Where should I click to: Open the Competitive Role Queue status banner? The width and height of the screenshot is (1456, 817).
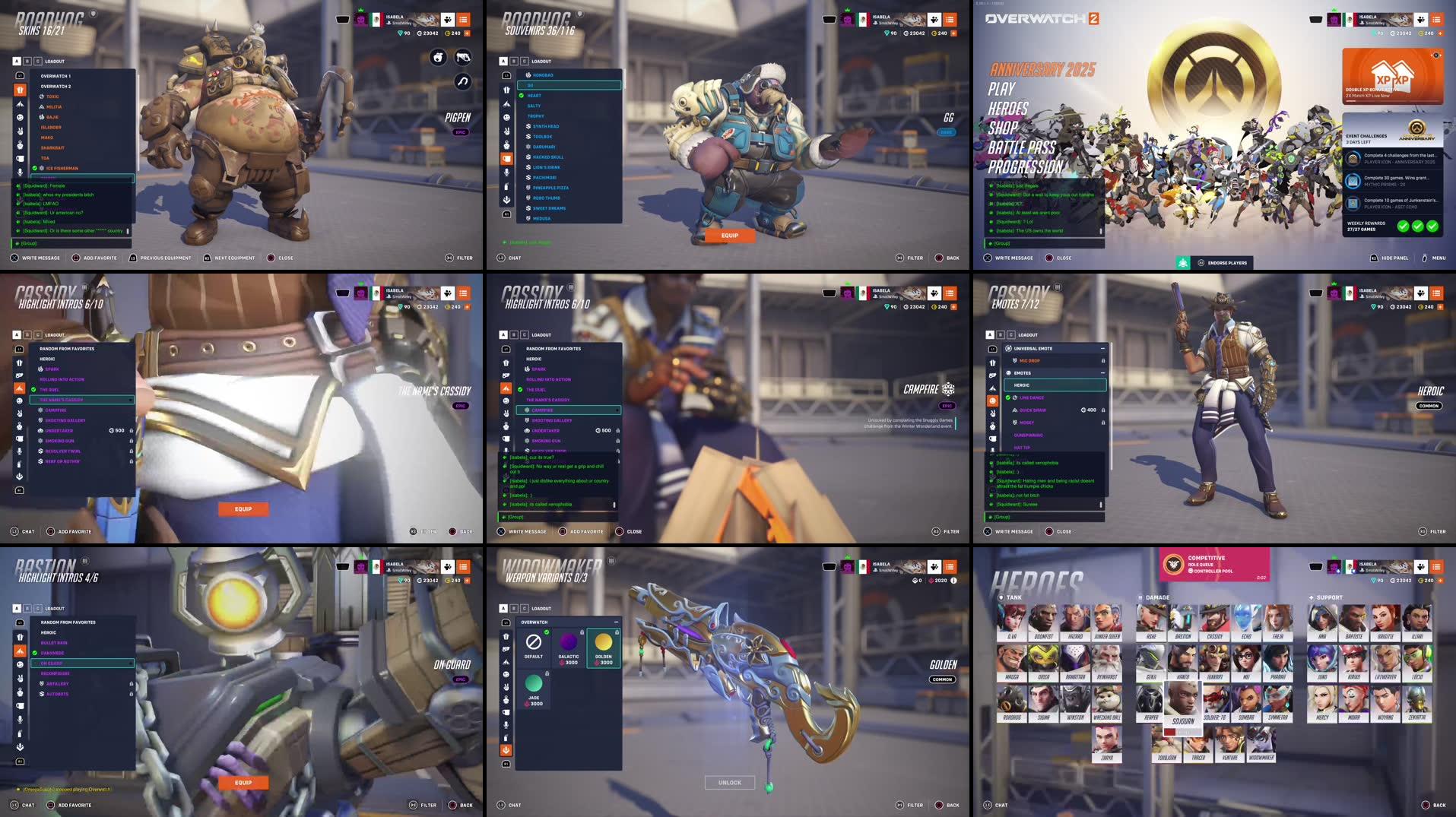1214,564
